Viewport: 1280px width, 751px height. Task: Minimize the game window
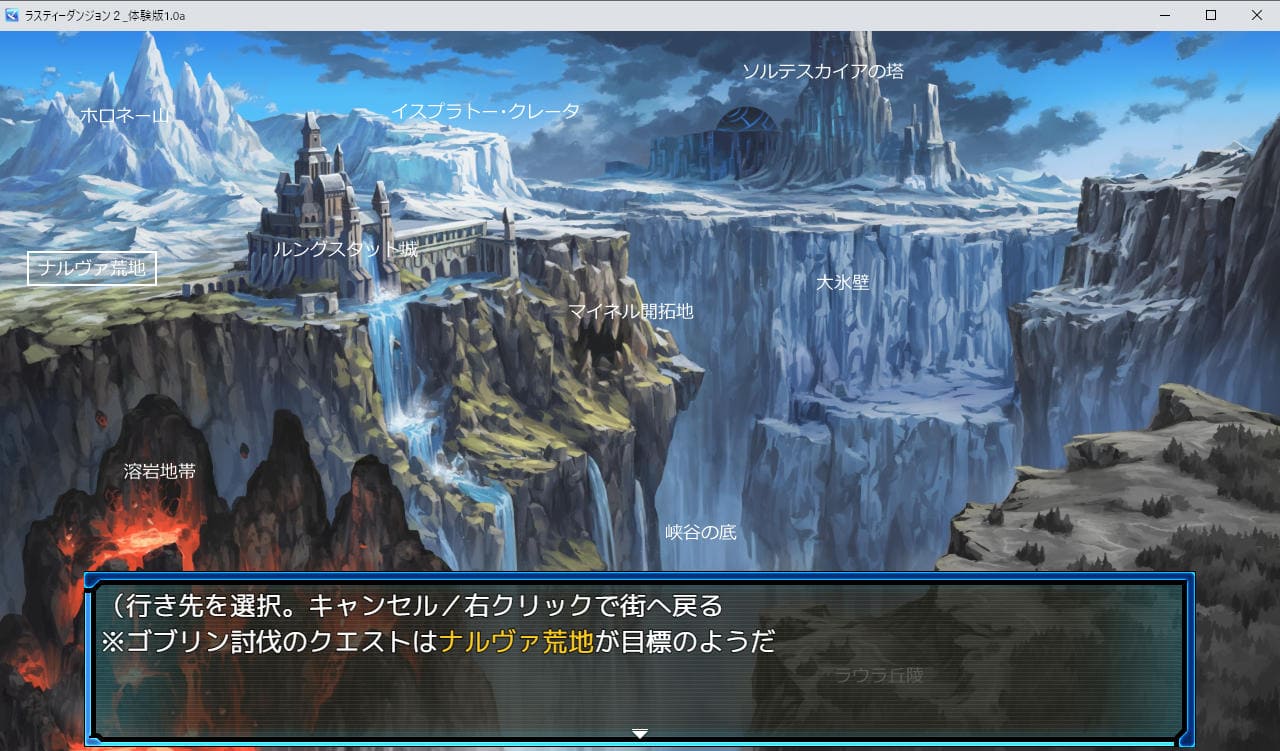coord(1165,15)
